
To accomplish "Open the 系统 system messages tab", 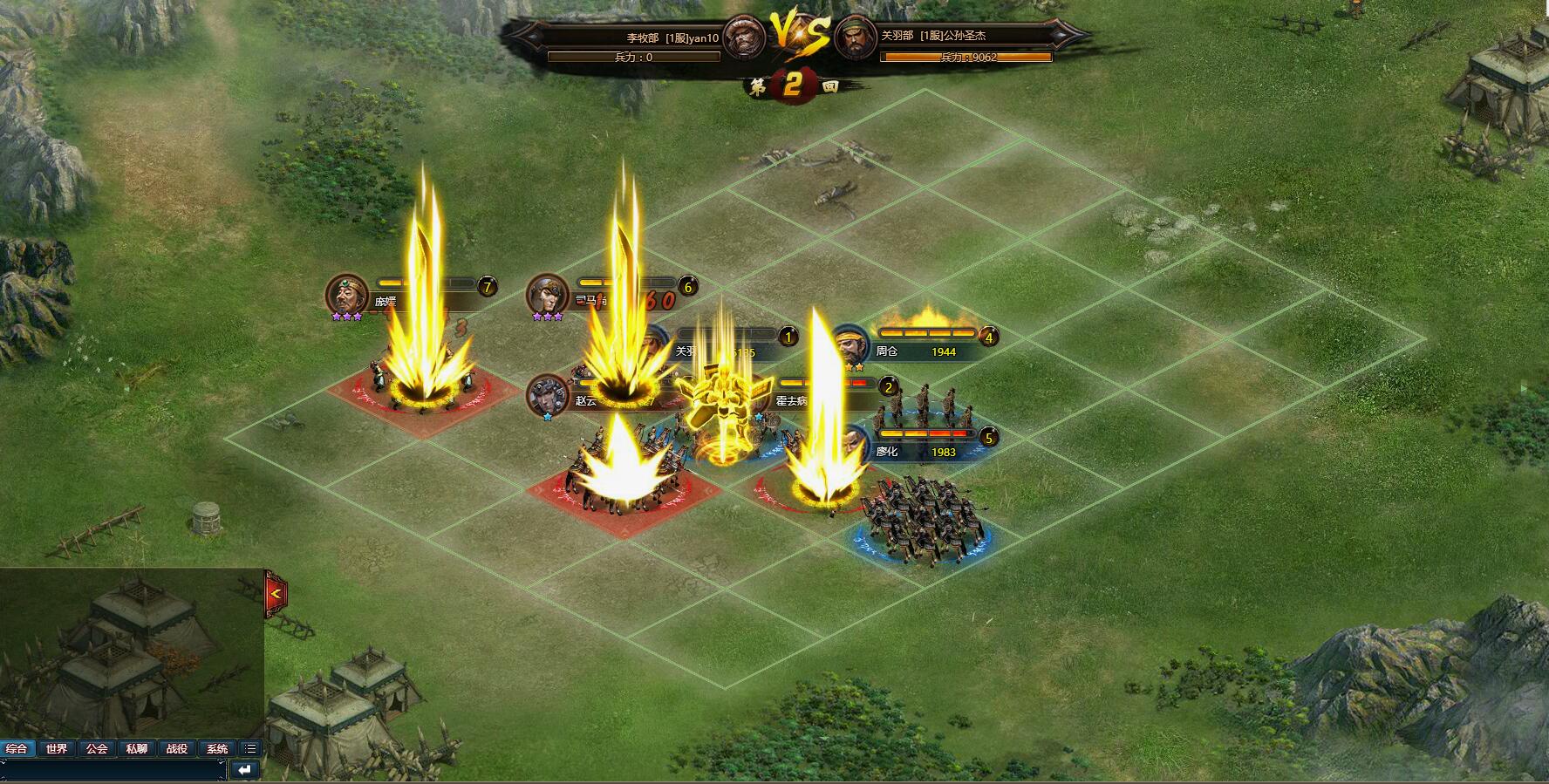I will 217,748.
